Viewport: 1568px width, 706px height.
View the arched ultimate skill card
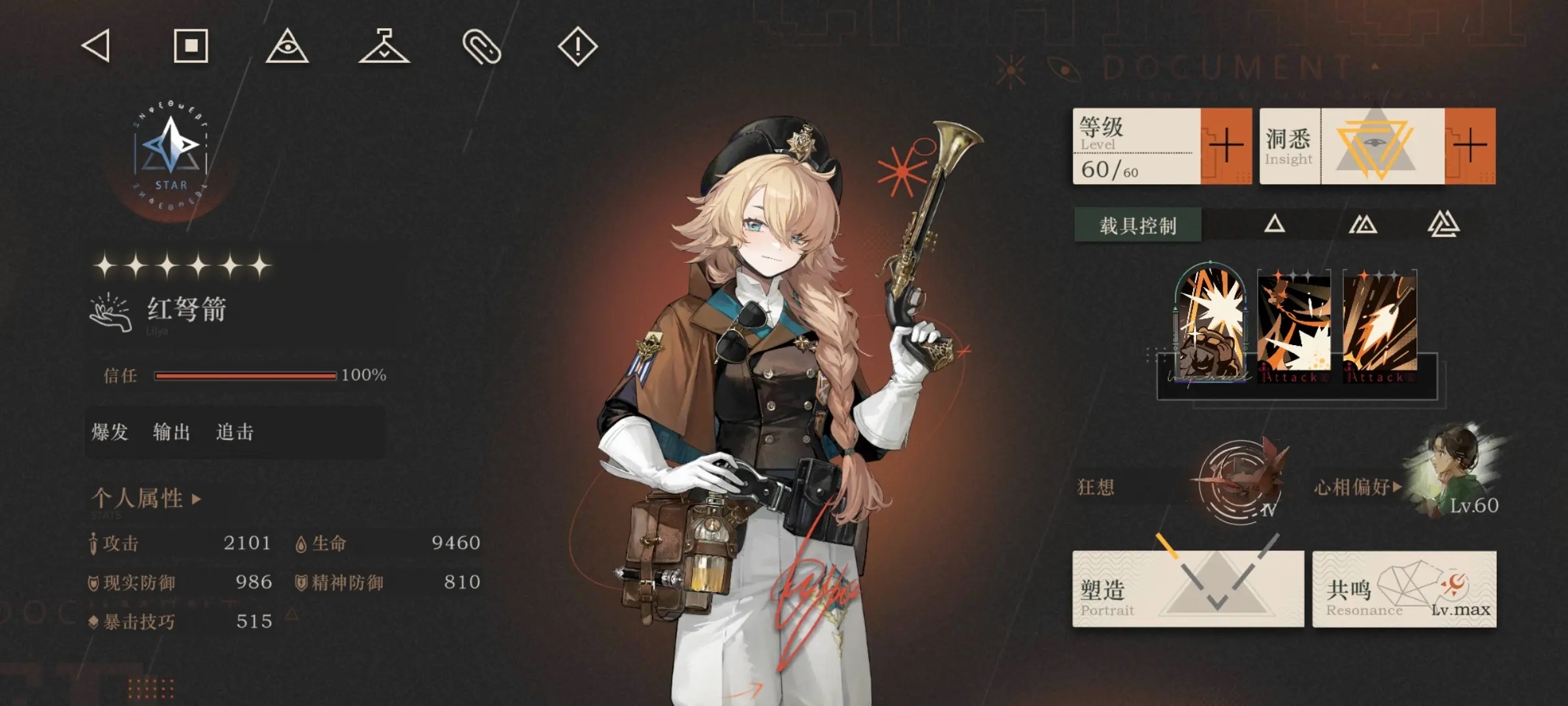[x=1211, y=324]
